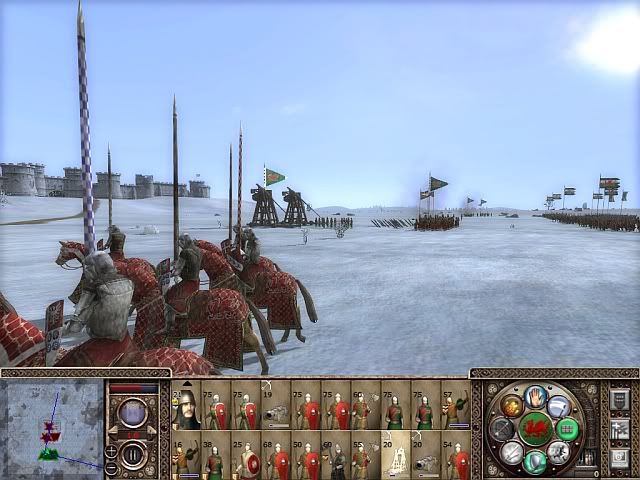Select the archer unit card with 57 men
Screen dimensions: 640x480
[x=455, y=405]
